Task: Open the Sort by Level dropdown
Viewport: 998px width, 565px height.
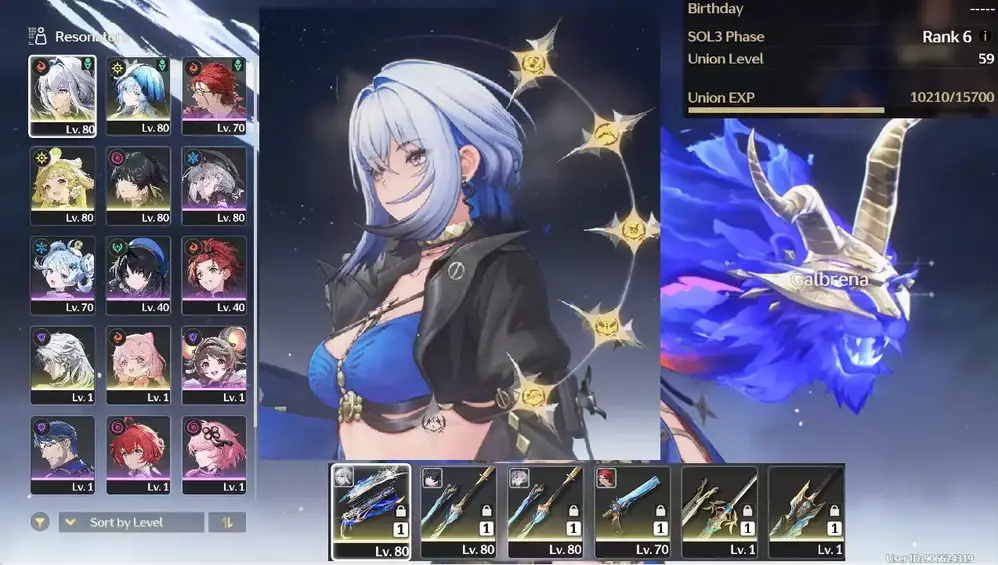Action: pyautogui.click(x=131, y=522)
